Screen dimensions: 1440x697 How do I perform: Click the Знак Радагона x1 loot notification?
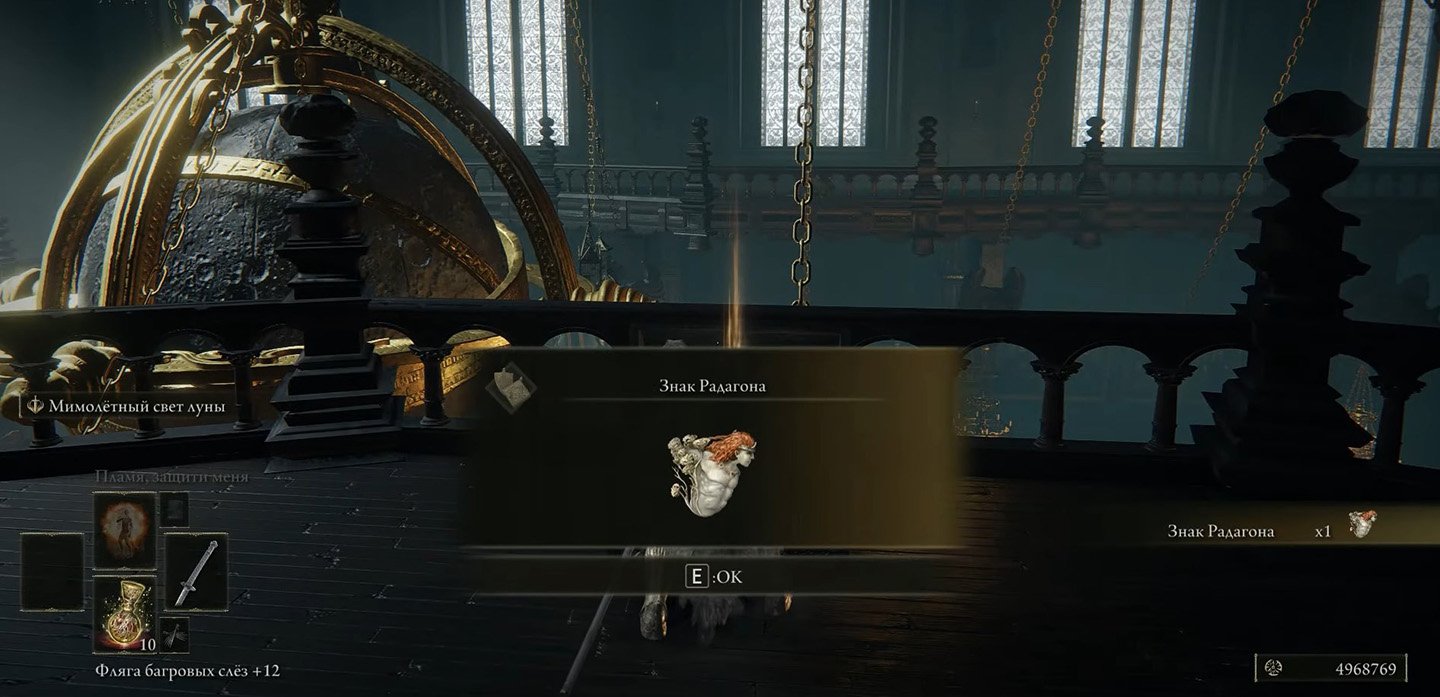pyautogui.click(x=1268, y=531)
